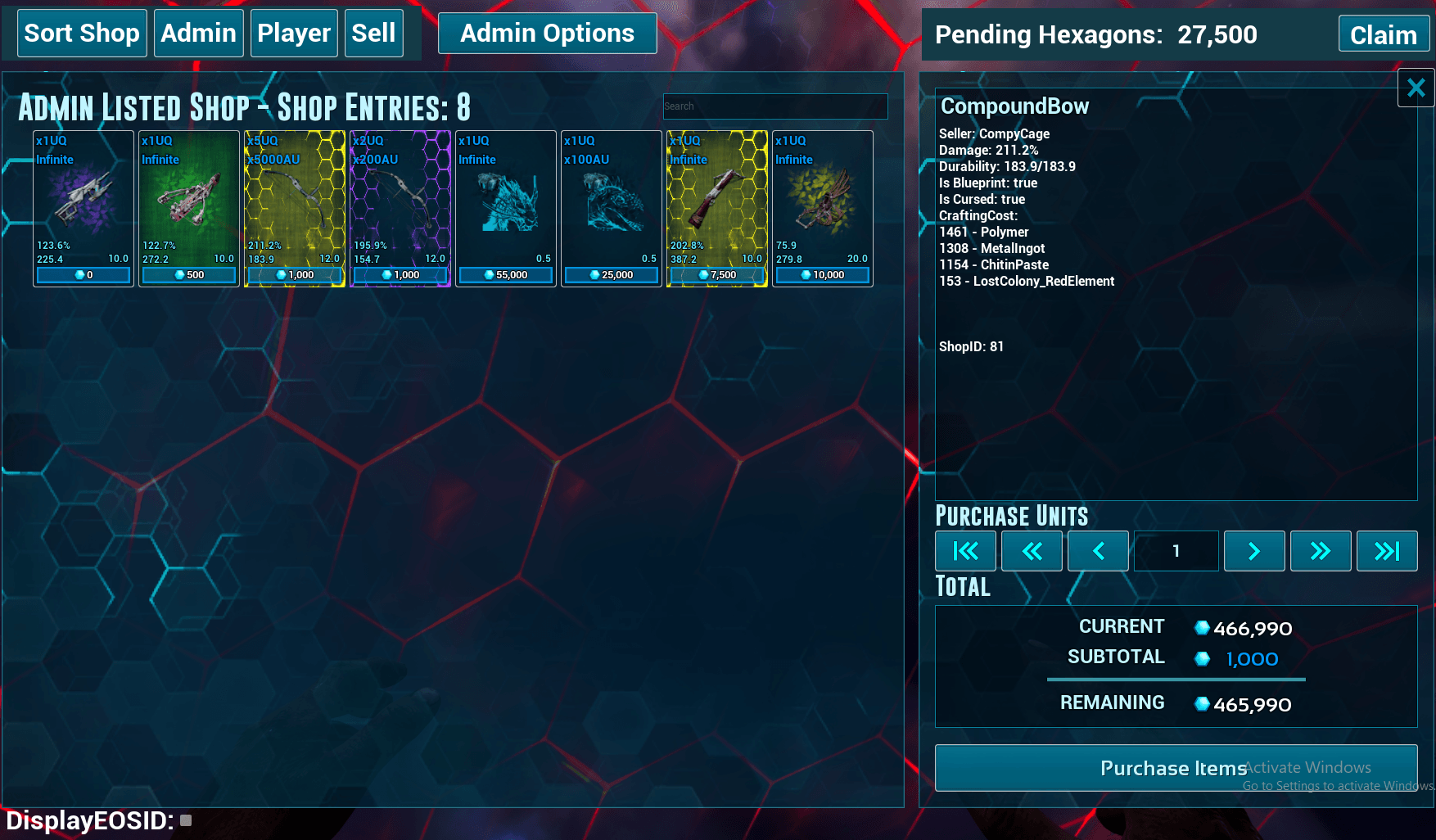Open the Sort Shop menu
Screen dimensions: 1436x840
pyautogui.click(x=82, y=34)
